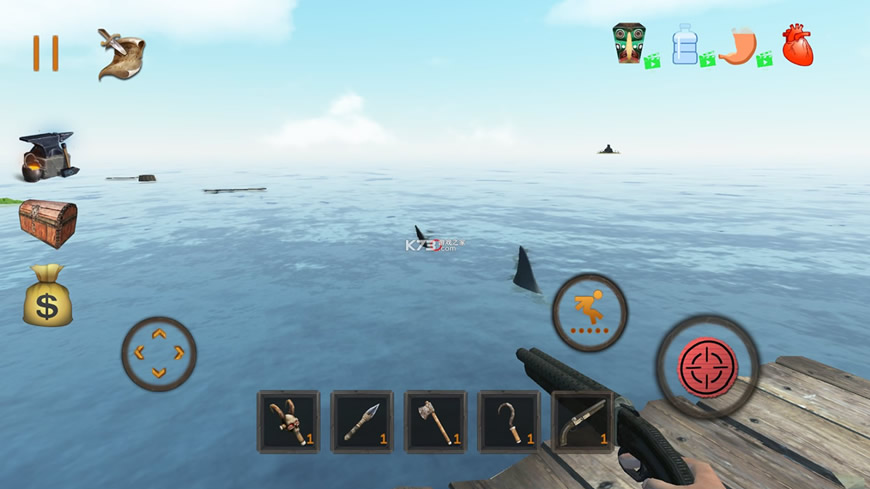This screenshot has height=489, width=870.
Task: Tap the stomach hunger icon
Action: tap(738, 46)
